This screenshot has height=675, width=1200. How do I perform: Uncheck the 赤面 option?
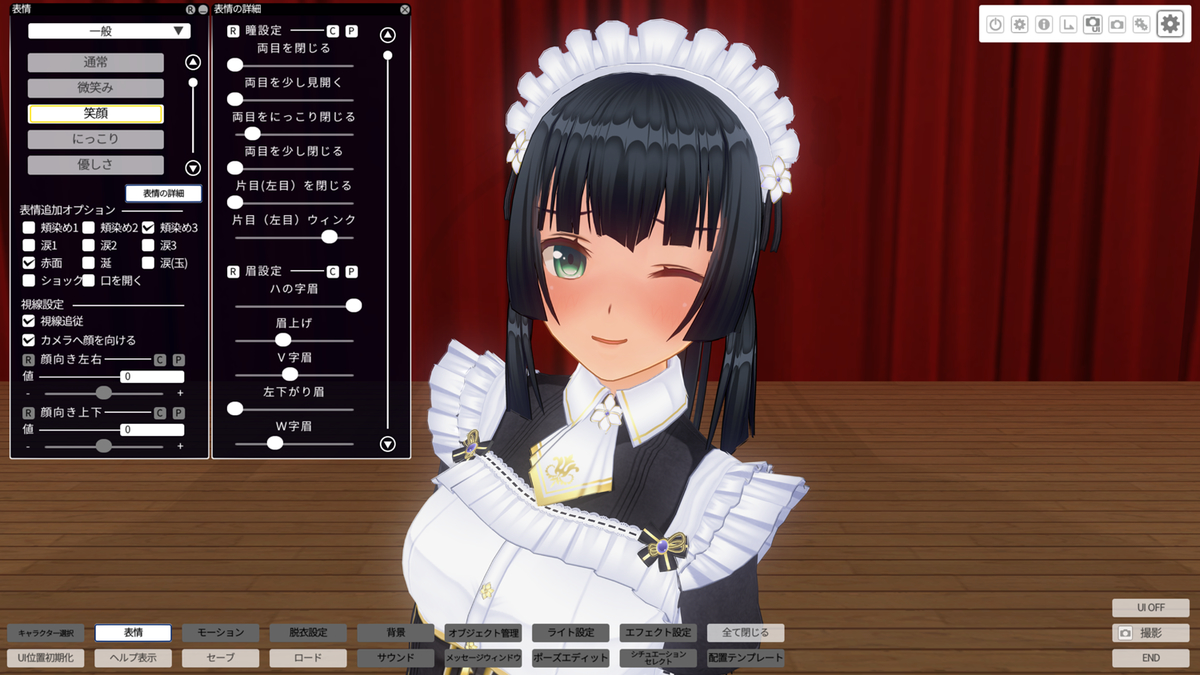[x=29, y=262]
